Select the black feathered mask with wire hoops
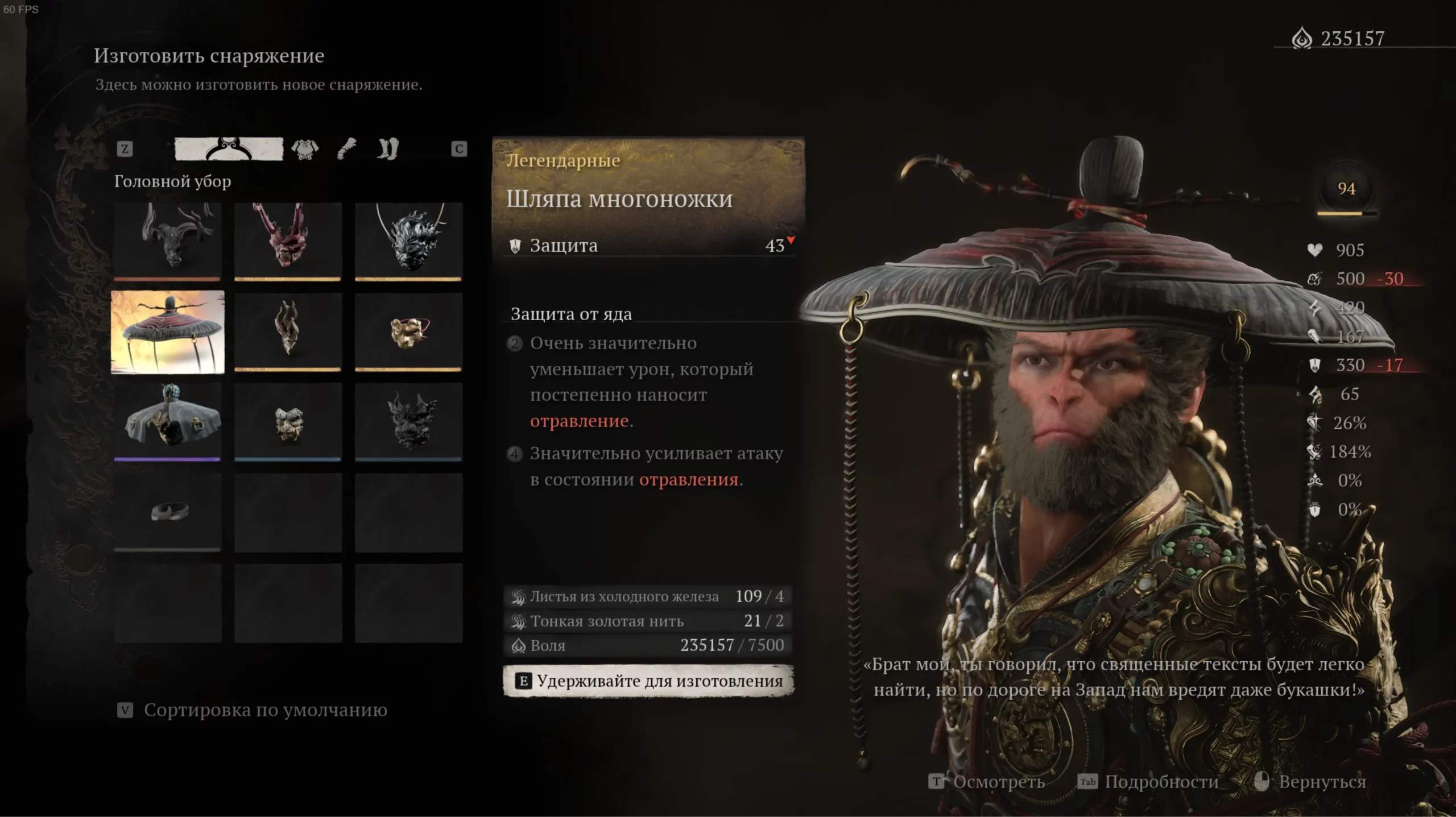1456x817 pixels. point(408,241)
